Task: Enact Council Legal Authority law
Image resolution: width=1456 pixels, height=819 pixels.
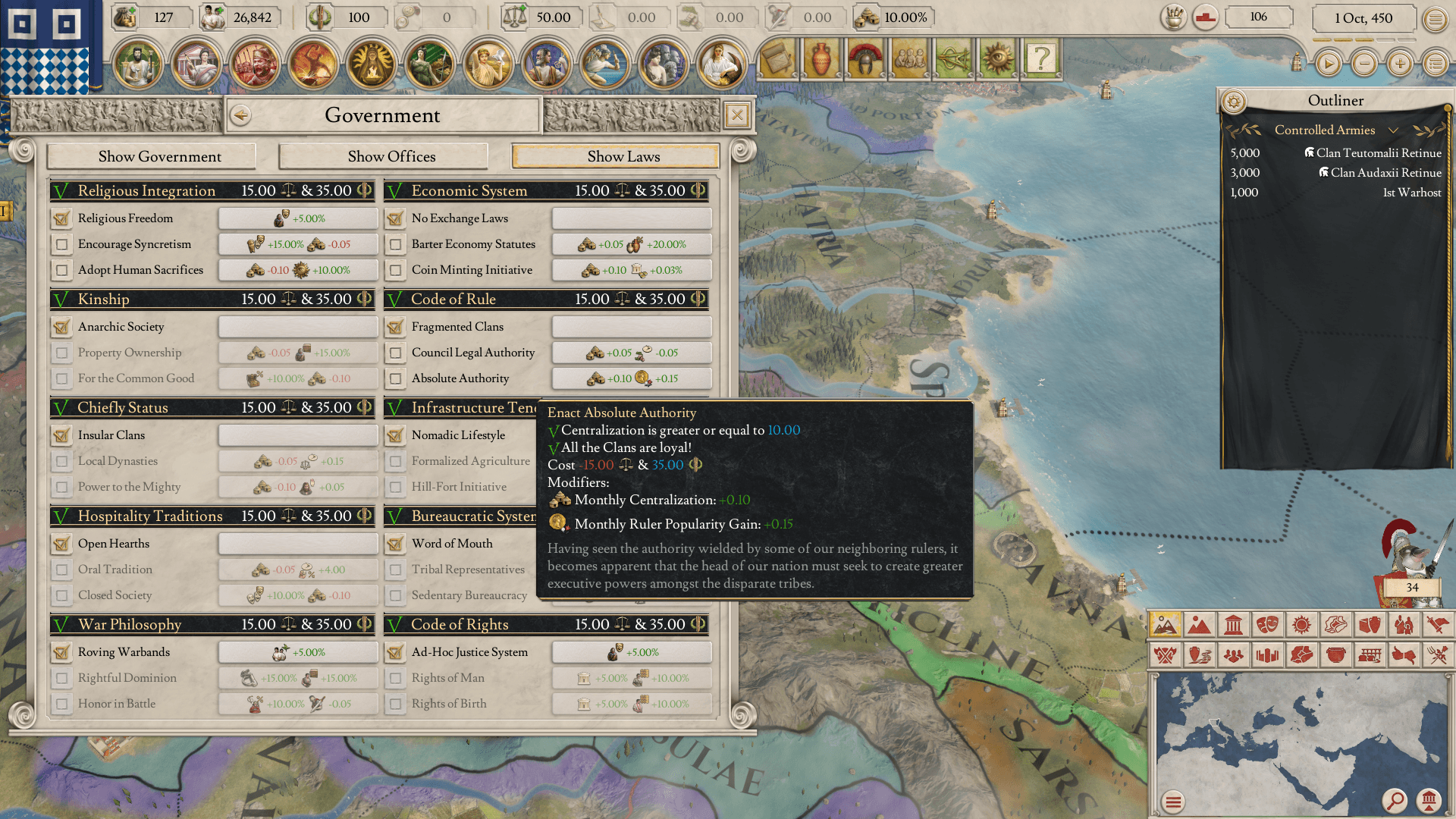Action: [396, 353]
